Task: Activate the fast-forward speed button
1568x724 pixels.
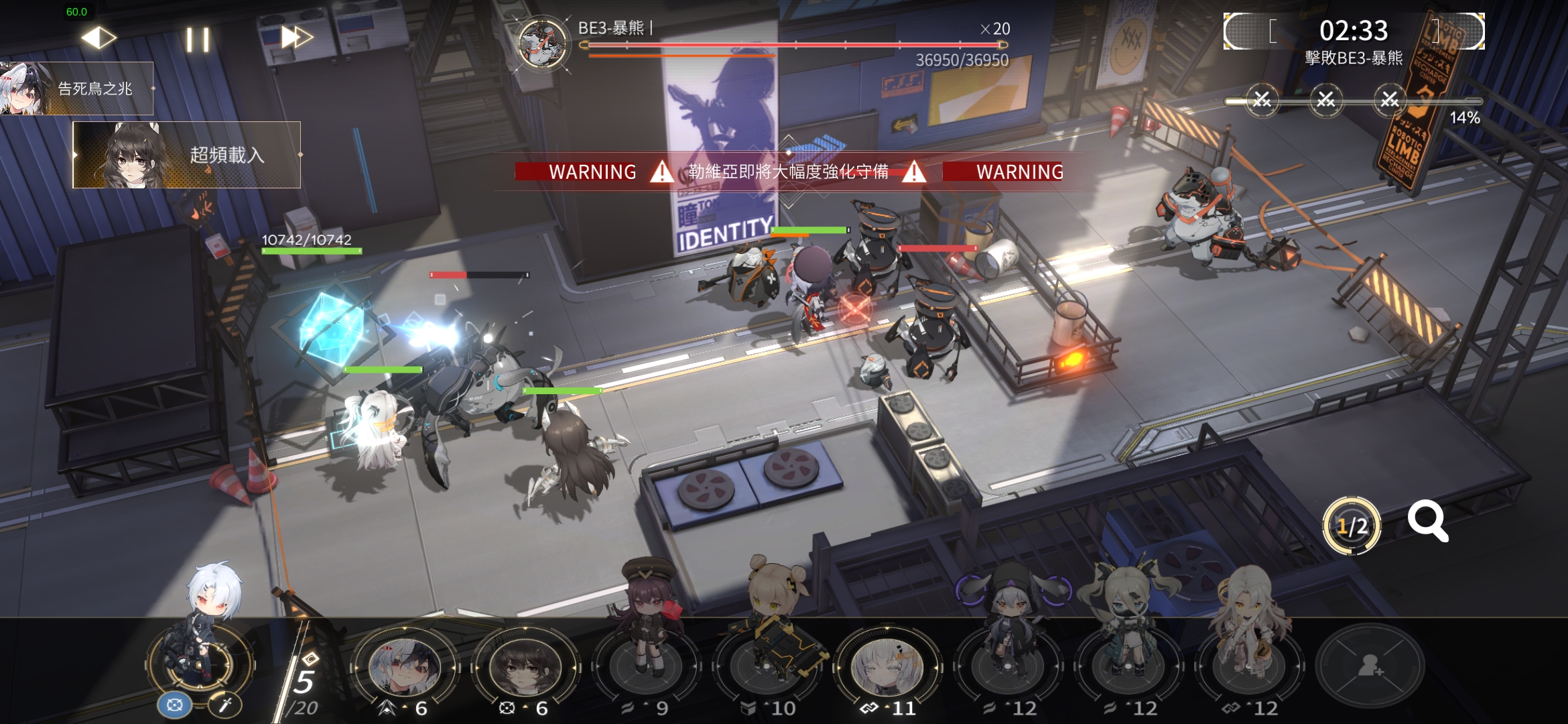Action: (x=296, y=38)
